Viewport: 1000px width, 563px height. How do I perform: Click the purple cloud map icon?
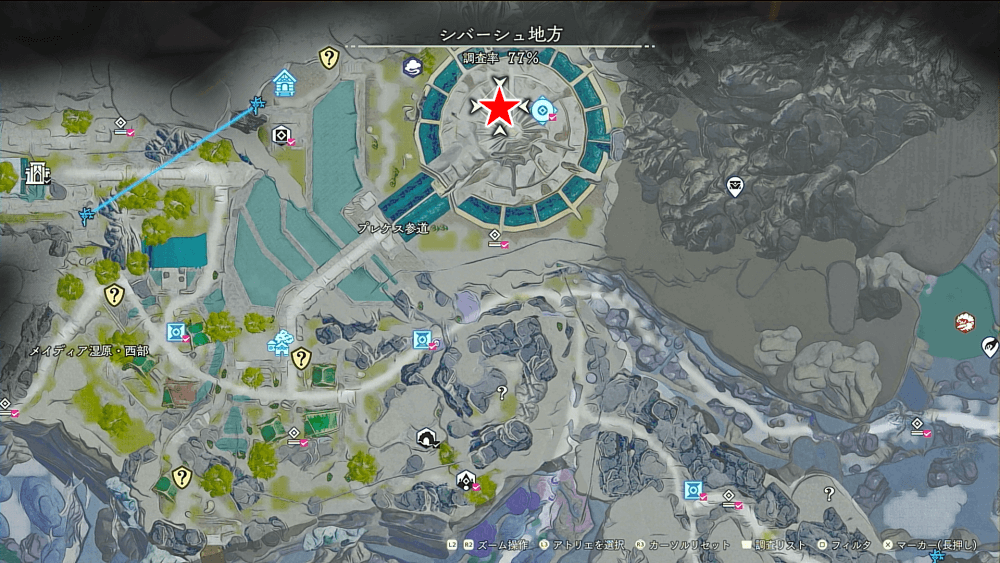coord(412,67)
